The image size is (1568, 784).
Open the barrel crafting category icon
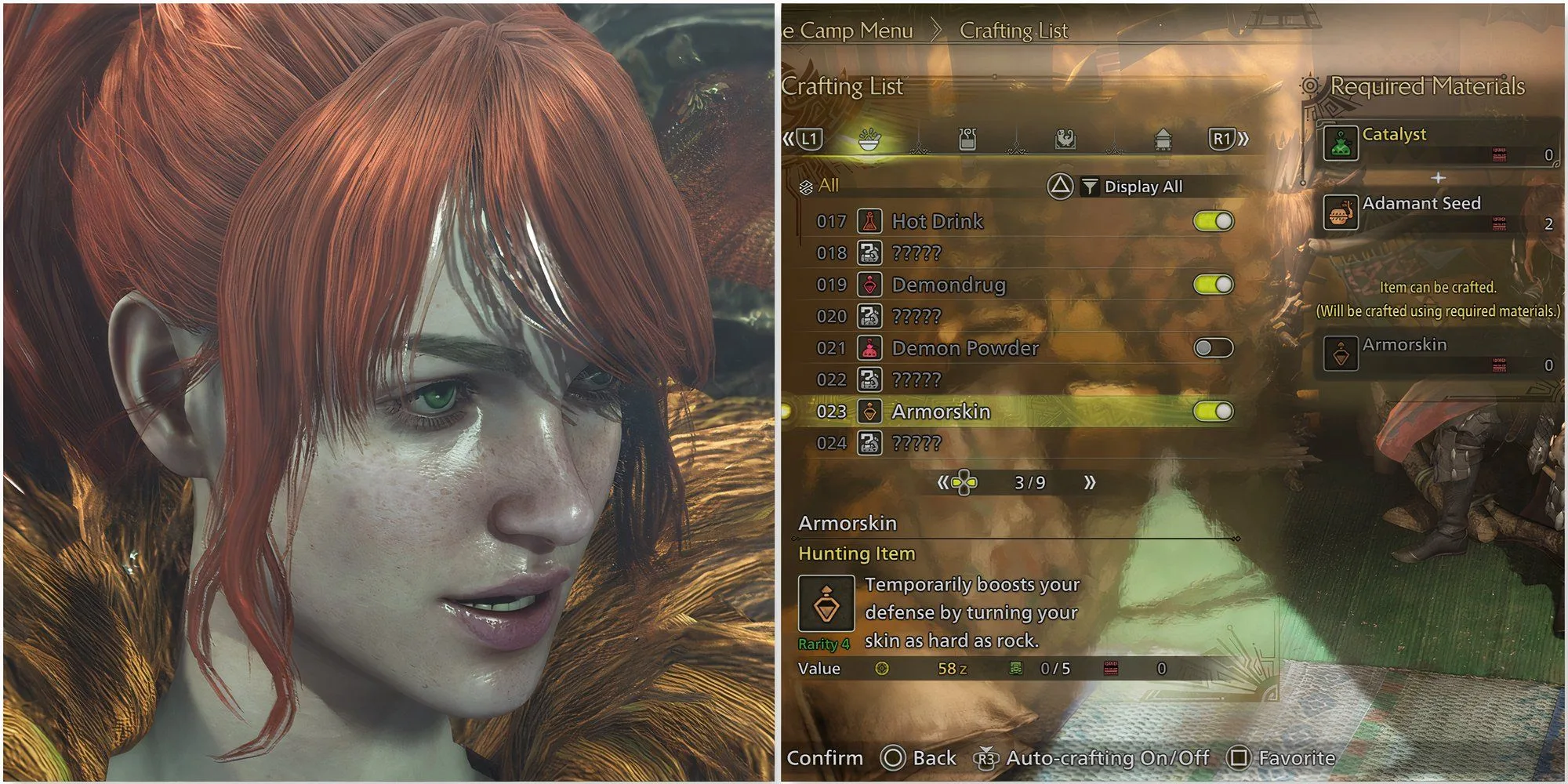click(1163, 138)
